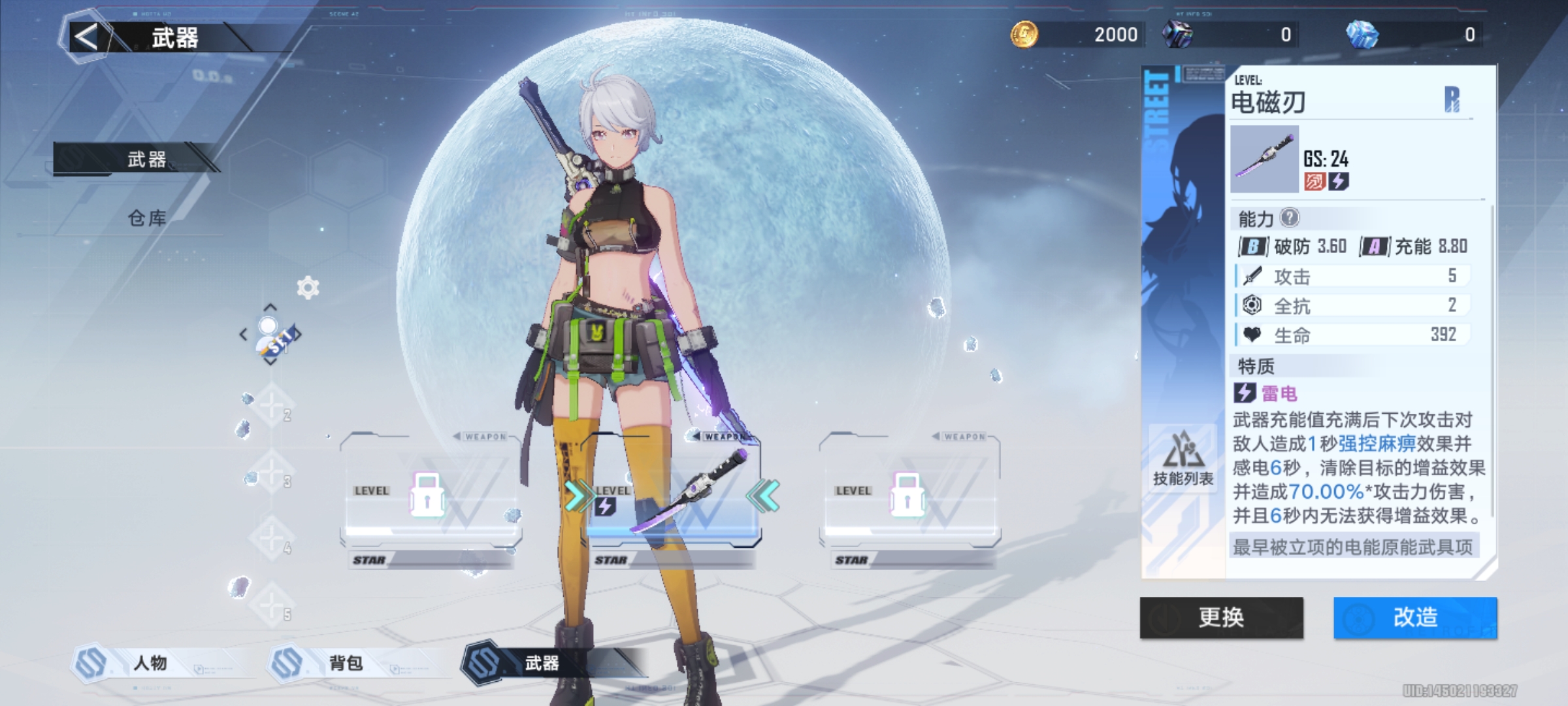Tap the blue 改造 modify button

coord(1415,617)
